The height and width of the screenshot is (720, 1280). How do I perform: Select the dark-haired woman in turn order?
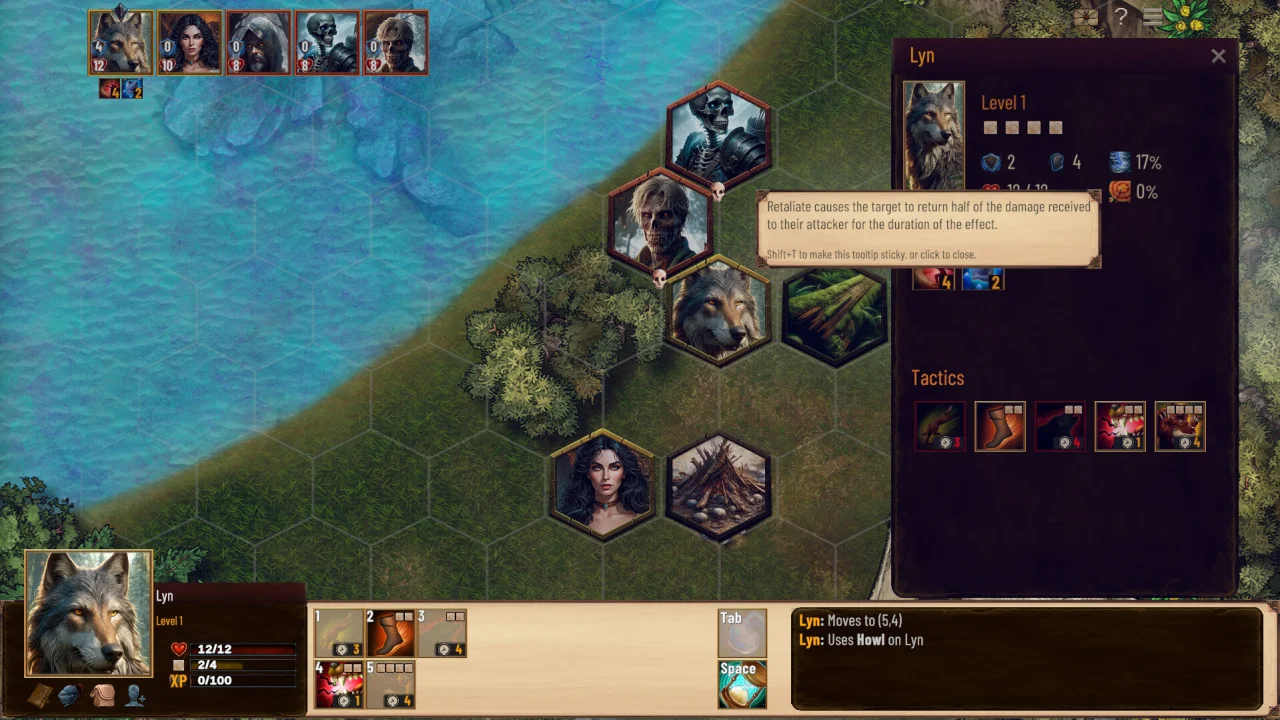(x=190, y=43)
